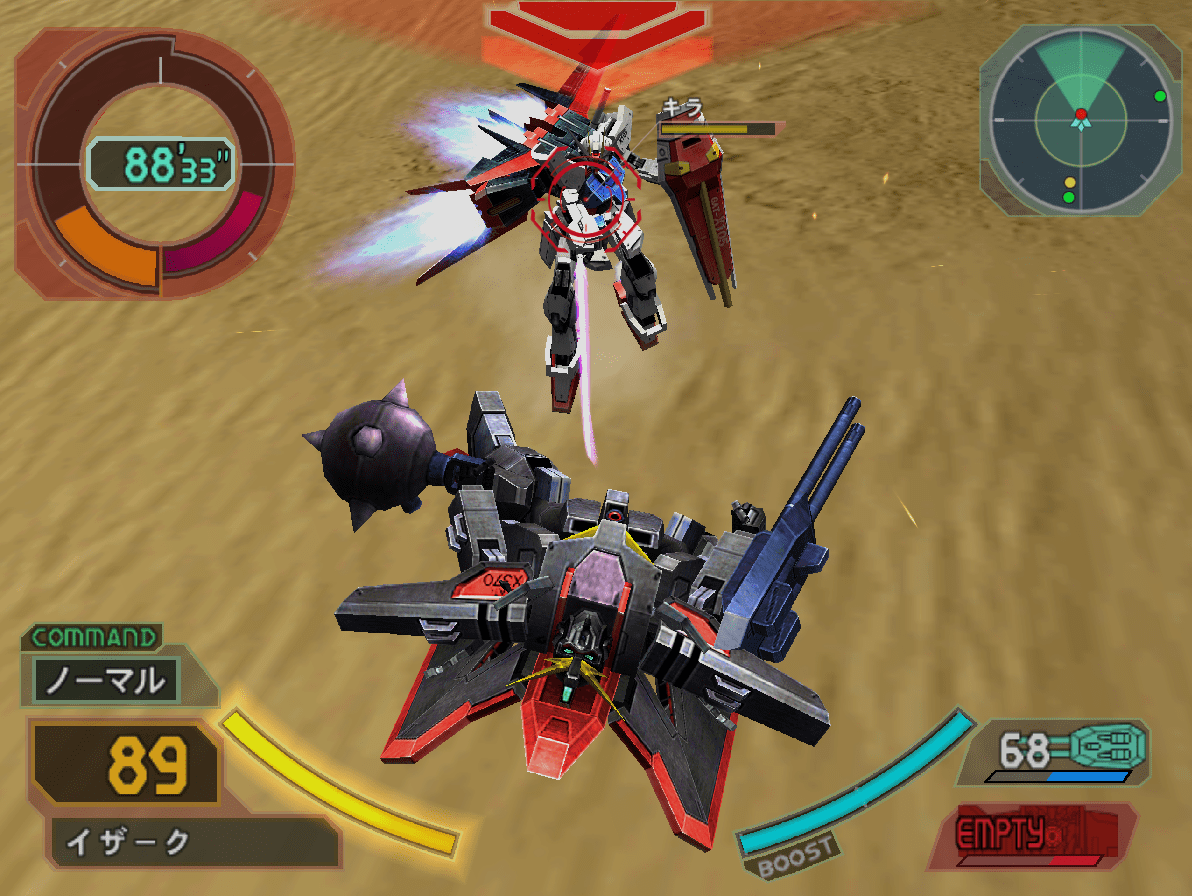1192x896 pixels.
Task: Select the ノーマル command mode box
Action: point(106,680)
